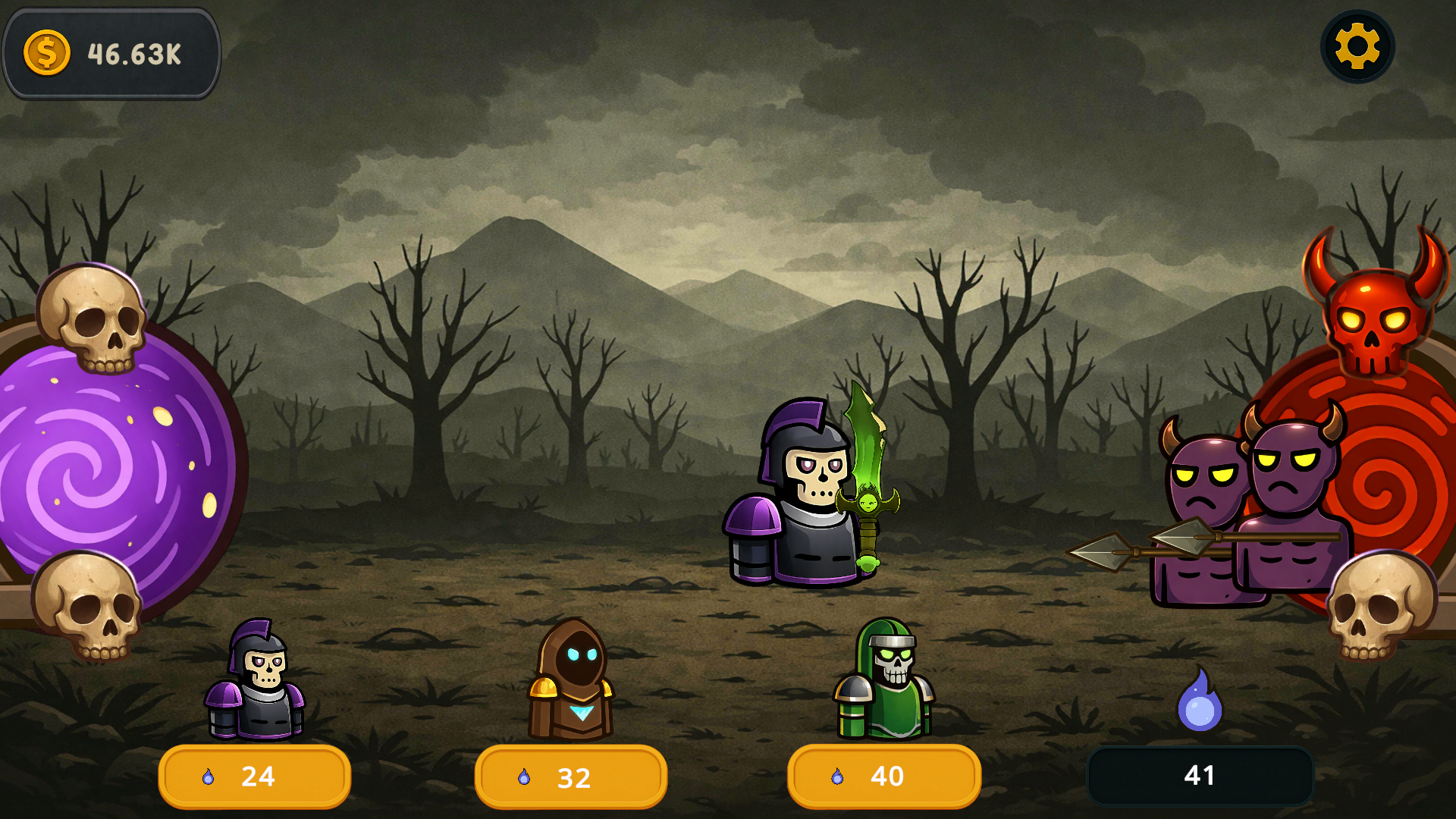Open the settings gear menu

point(1357,47)
